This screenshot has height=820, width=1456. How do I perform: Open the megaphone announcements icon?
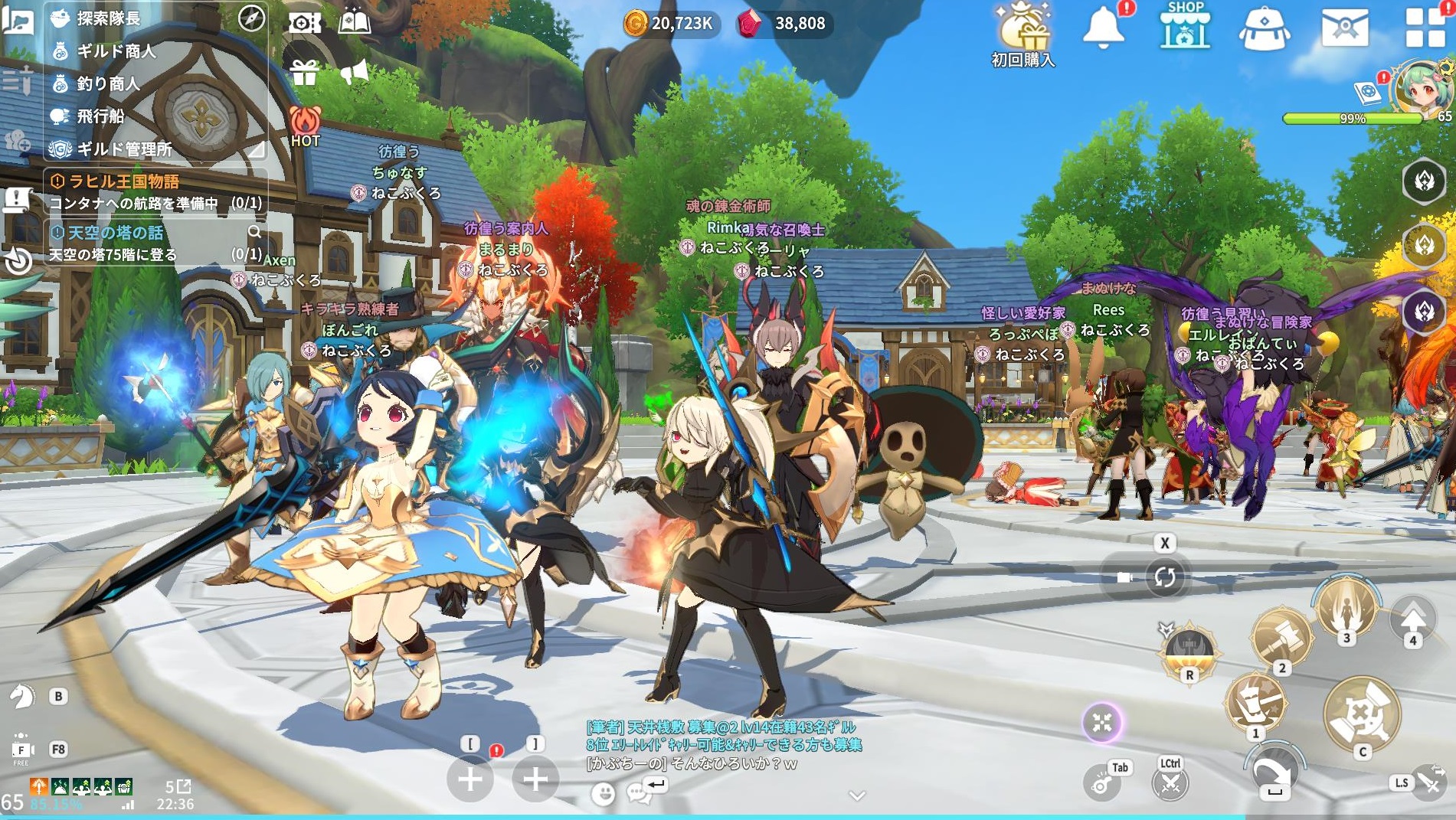click(354, 74)
